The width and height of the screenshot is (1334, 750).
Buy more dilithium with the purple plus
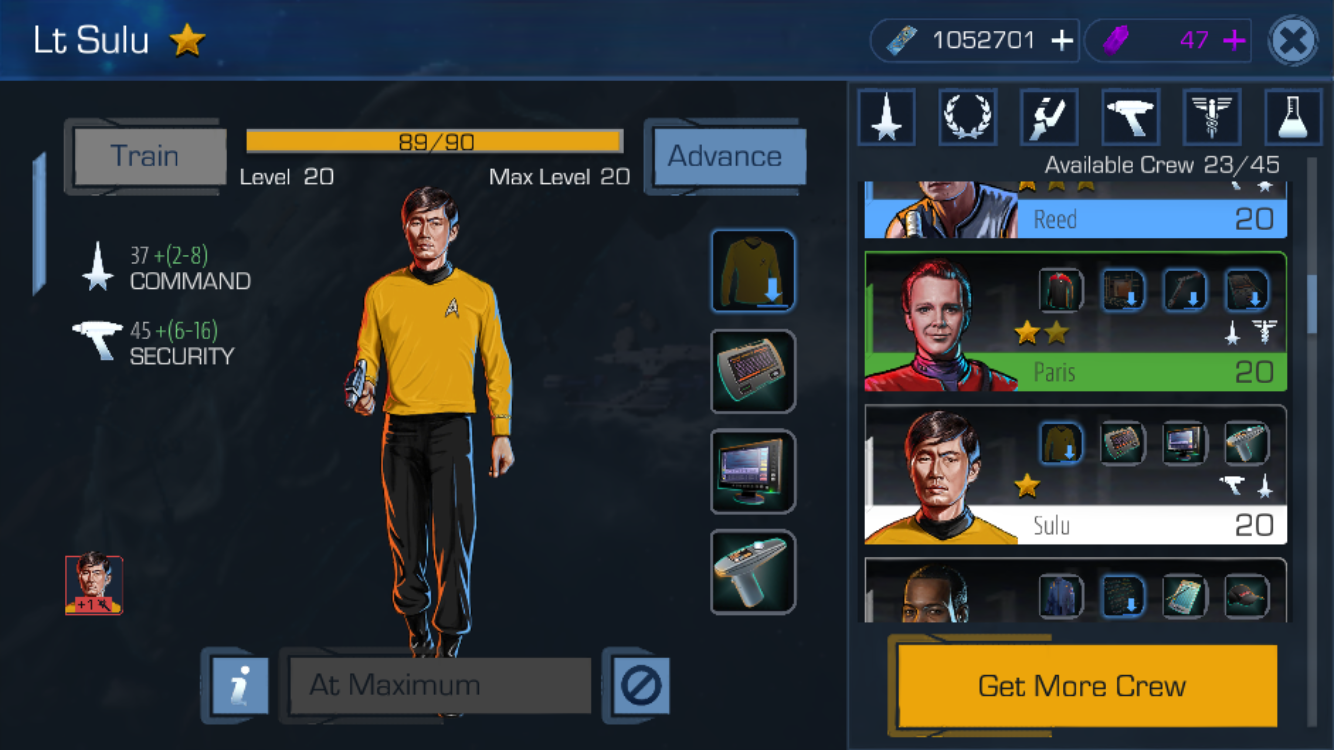(x=1235, y=41)
